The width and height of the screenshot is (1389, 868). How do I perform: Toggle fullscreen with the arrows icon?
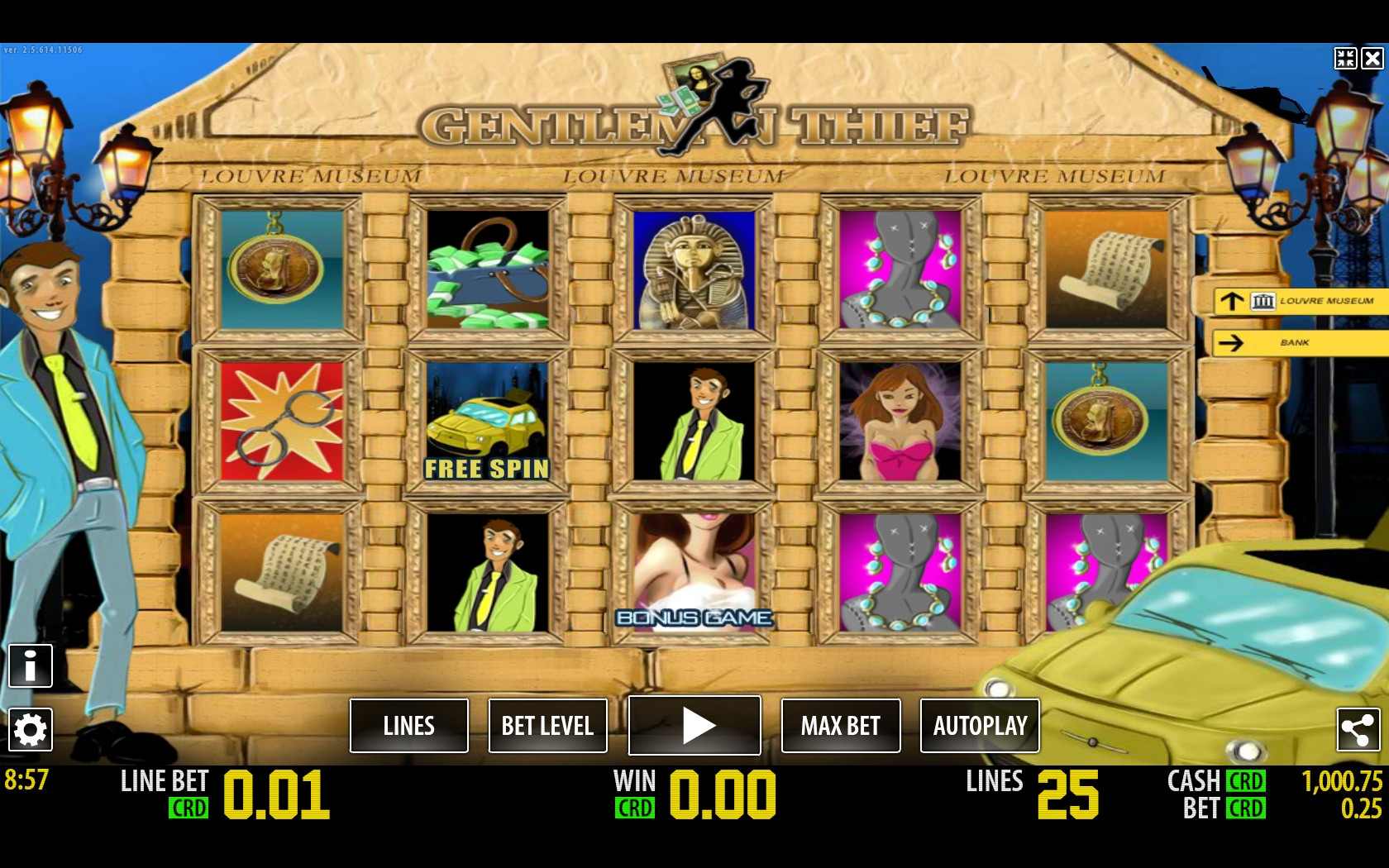point(1345,58)
